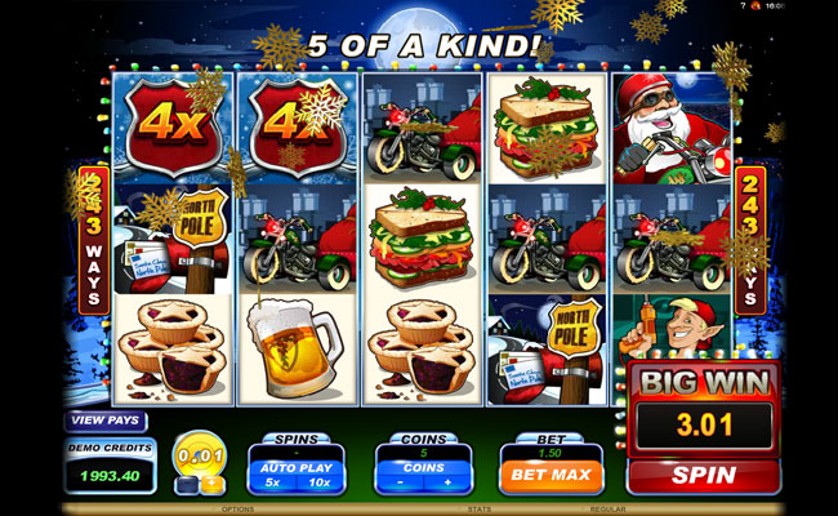Place the maximum bet with Bet Max
Screen dimensions: 838x516
coord(551,475)
